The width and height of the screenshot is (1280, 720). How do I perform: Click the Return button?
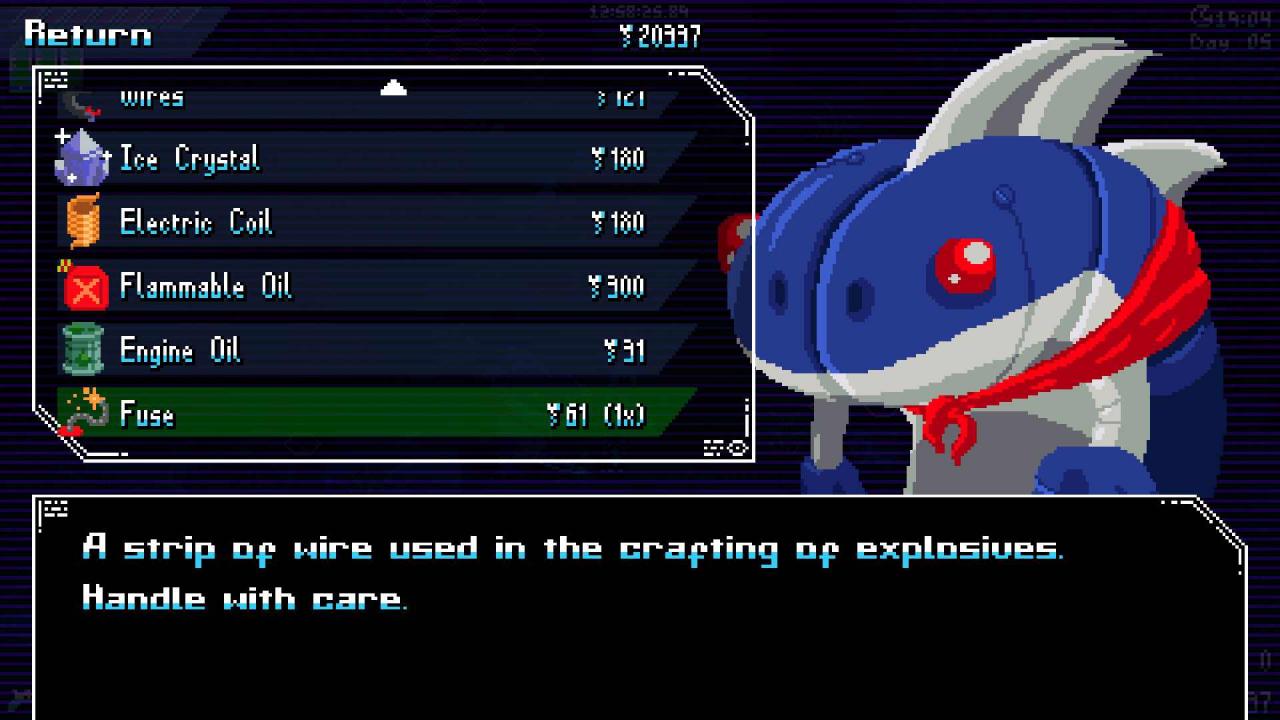pos(88,34)
